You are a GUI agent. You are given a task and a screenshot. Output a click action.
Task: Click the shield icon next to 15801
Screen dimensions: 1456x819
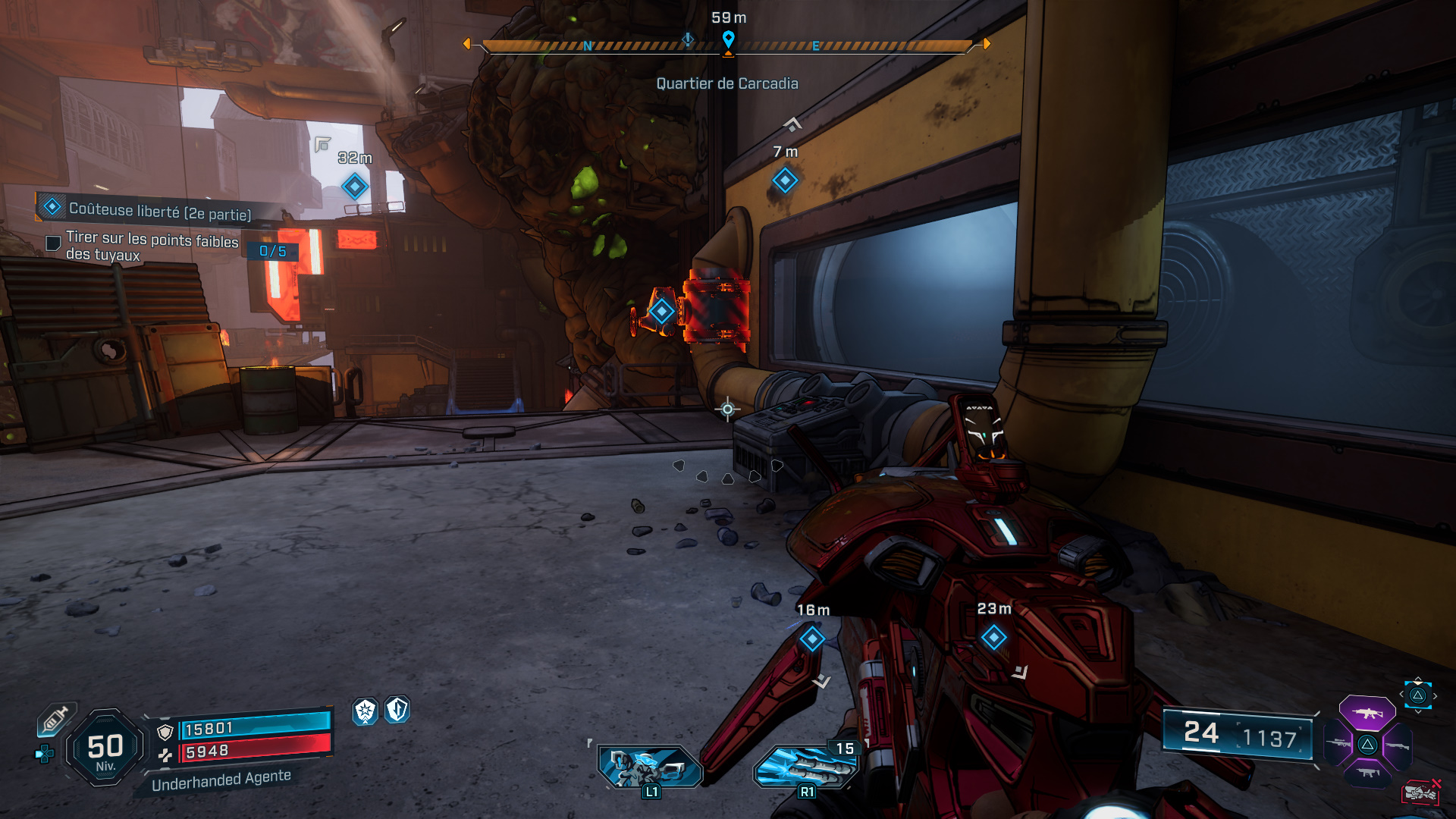pyautogui.click(x=165, y=733)
